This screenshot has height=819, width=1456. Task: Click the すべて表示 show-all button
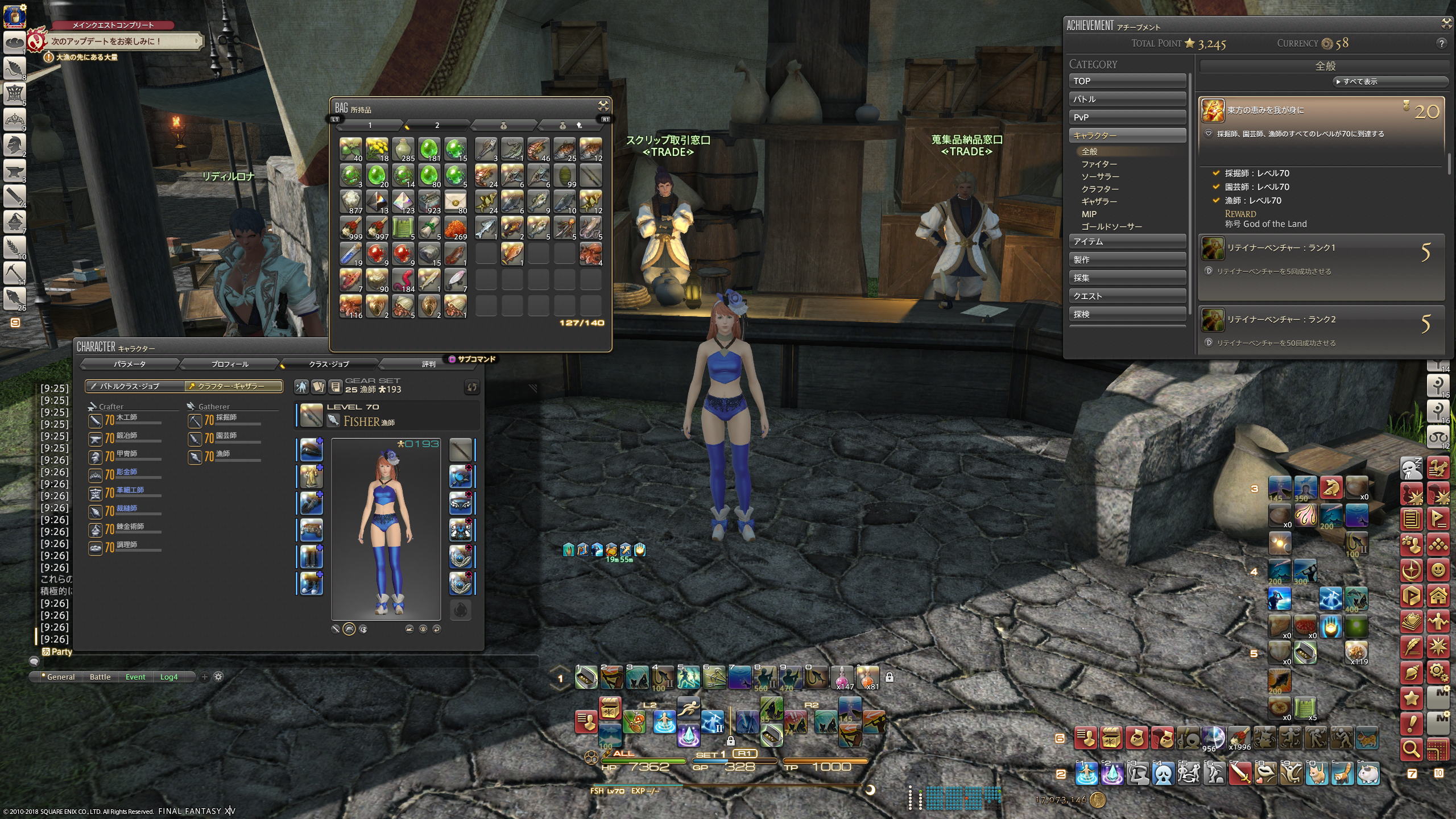tap(1359, 82)
